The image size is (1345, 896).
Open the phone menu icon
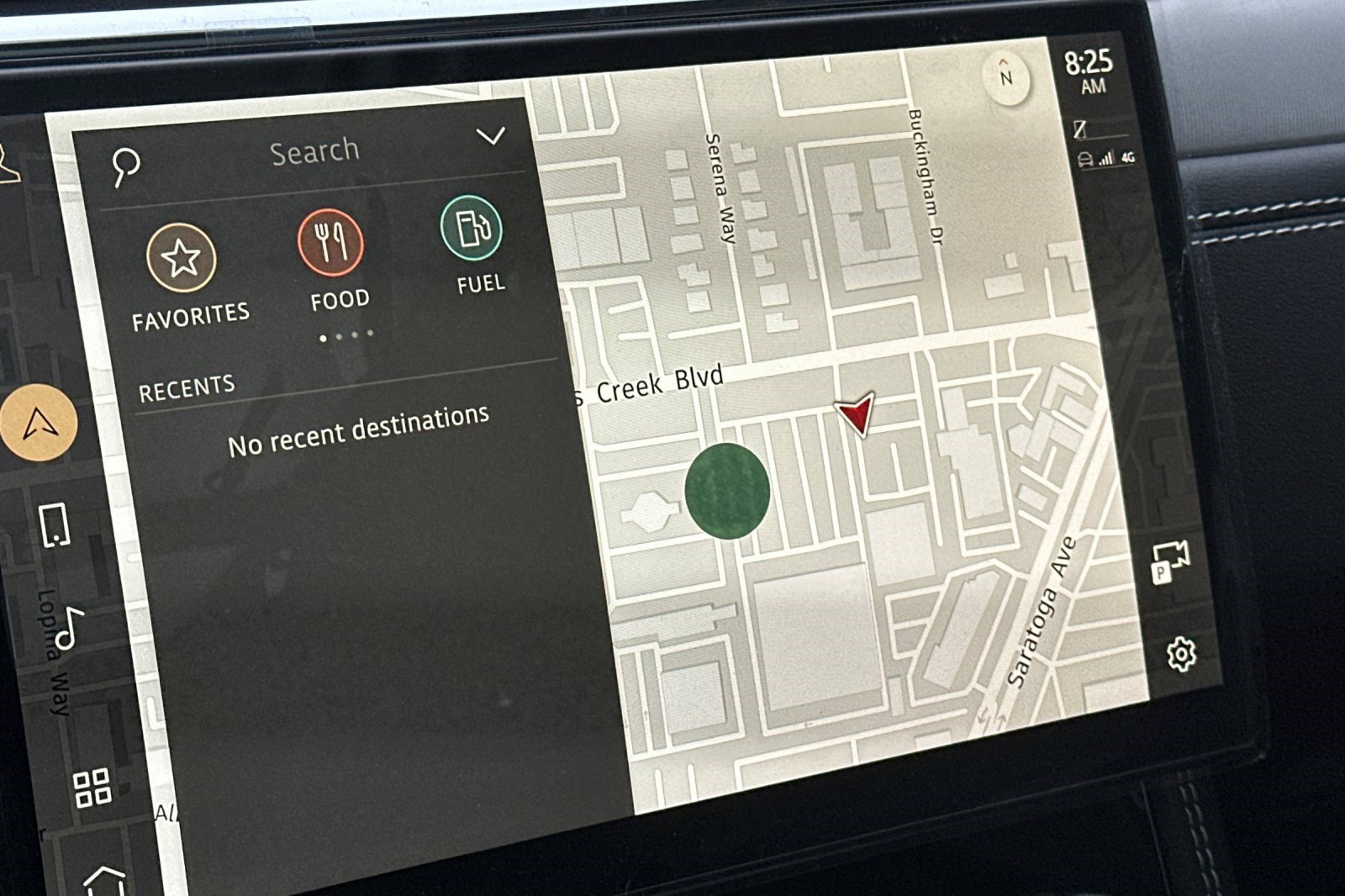[55, 525]
